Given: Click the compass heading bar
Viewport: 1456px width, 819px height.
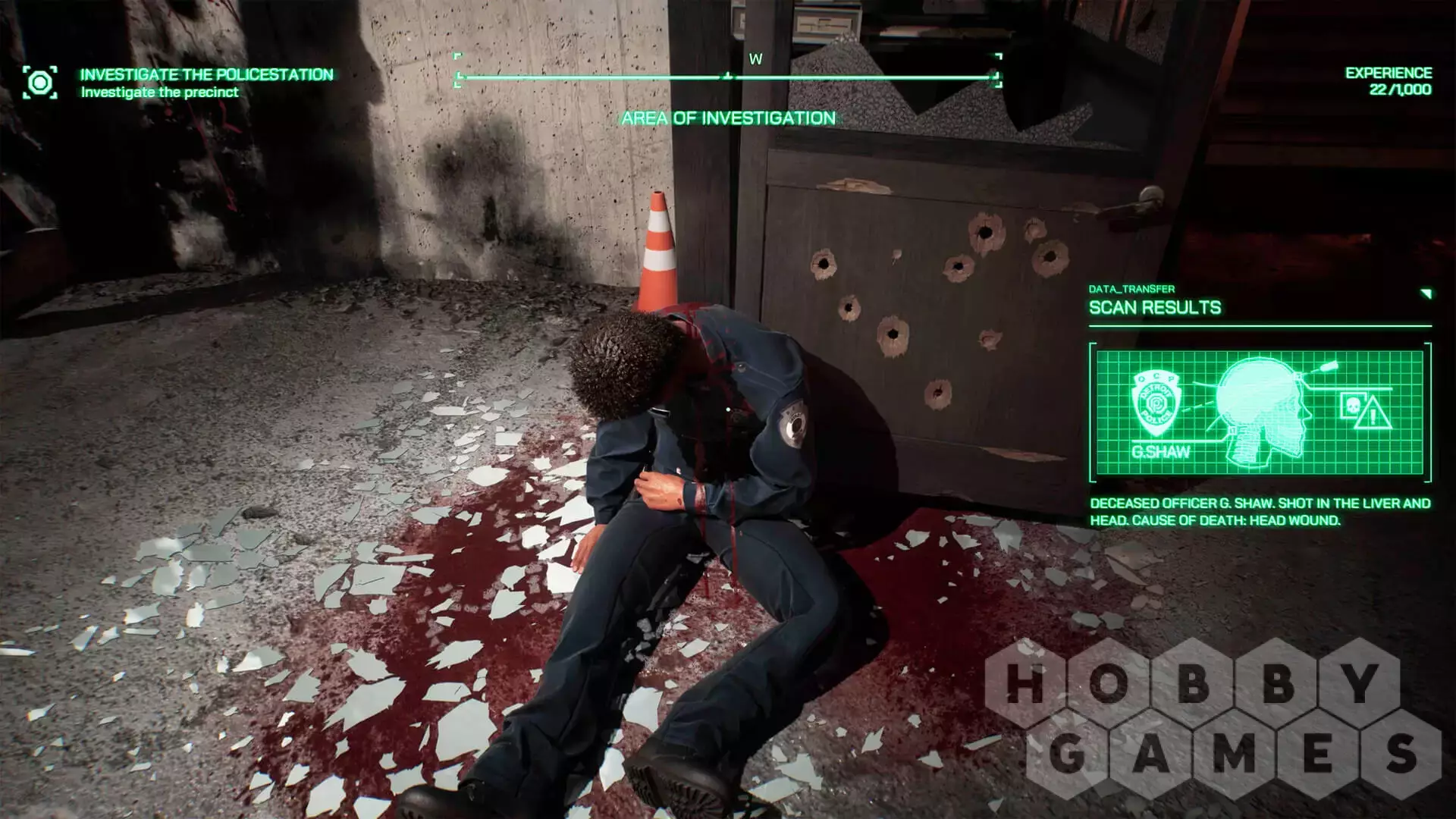Looking at the screenshot, I should 728,77.
